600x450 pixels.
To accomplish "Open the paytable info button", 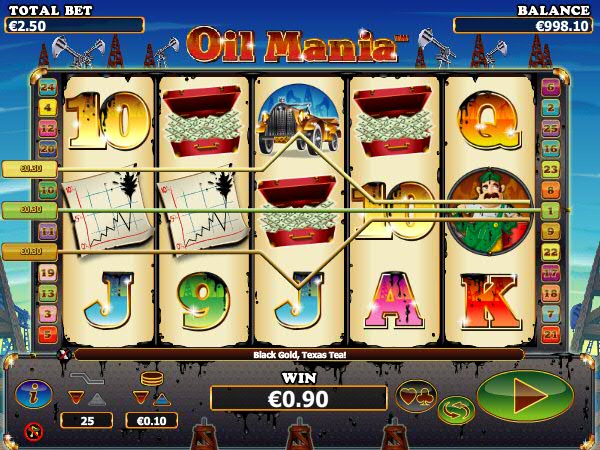I will pos(32,394).
